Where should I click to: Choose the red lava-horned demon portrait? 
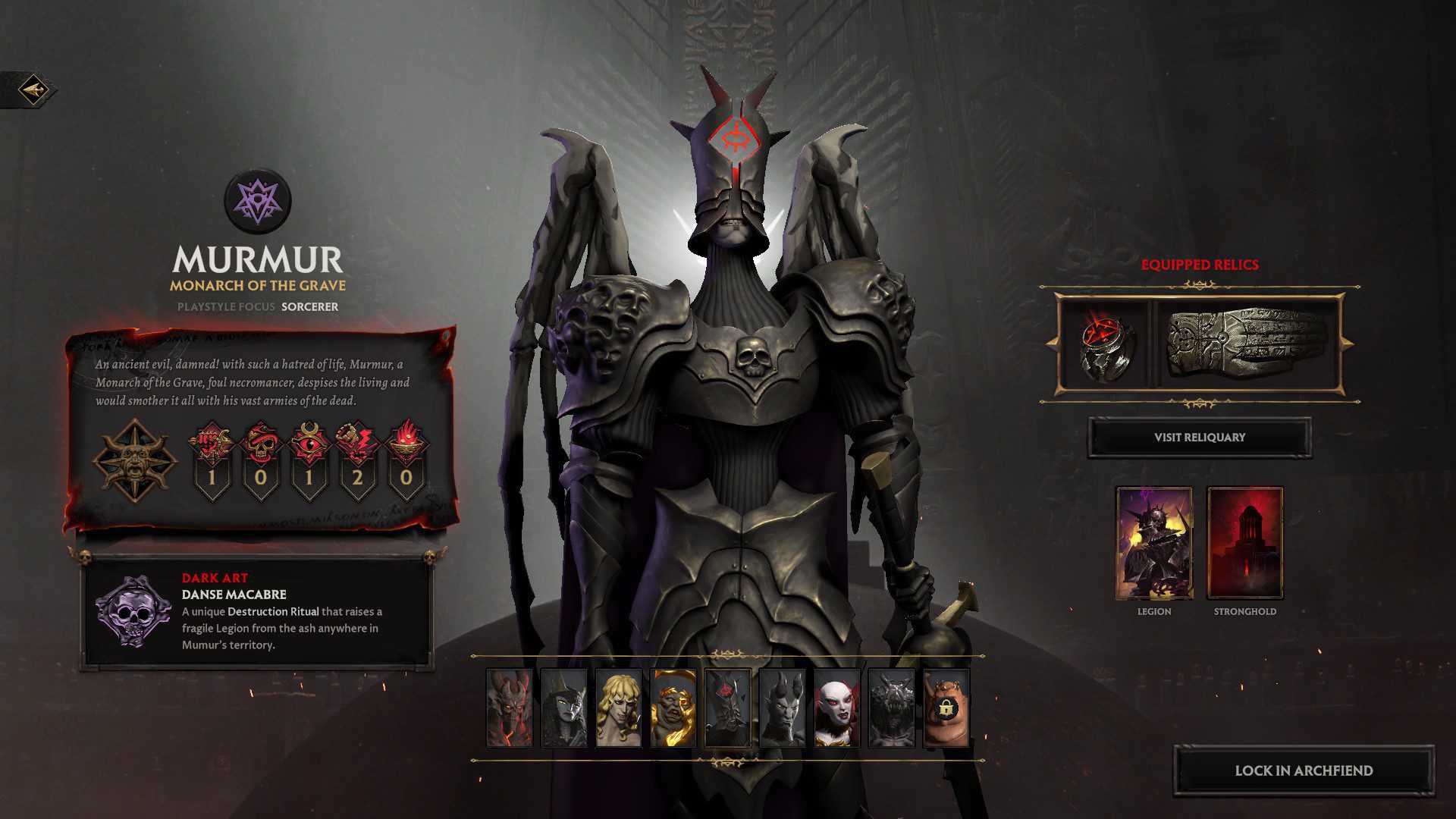(509, 708)
